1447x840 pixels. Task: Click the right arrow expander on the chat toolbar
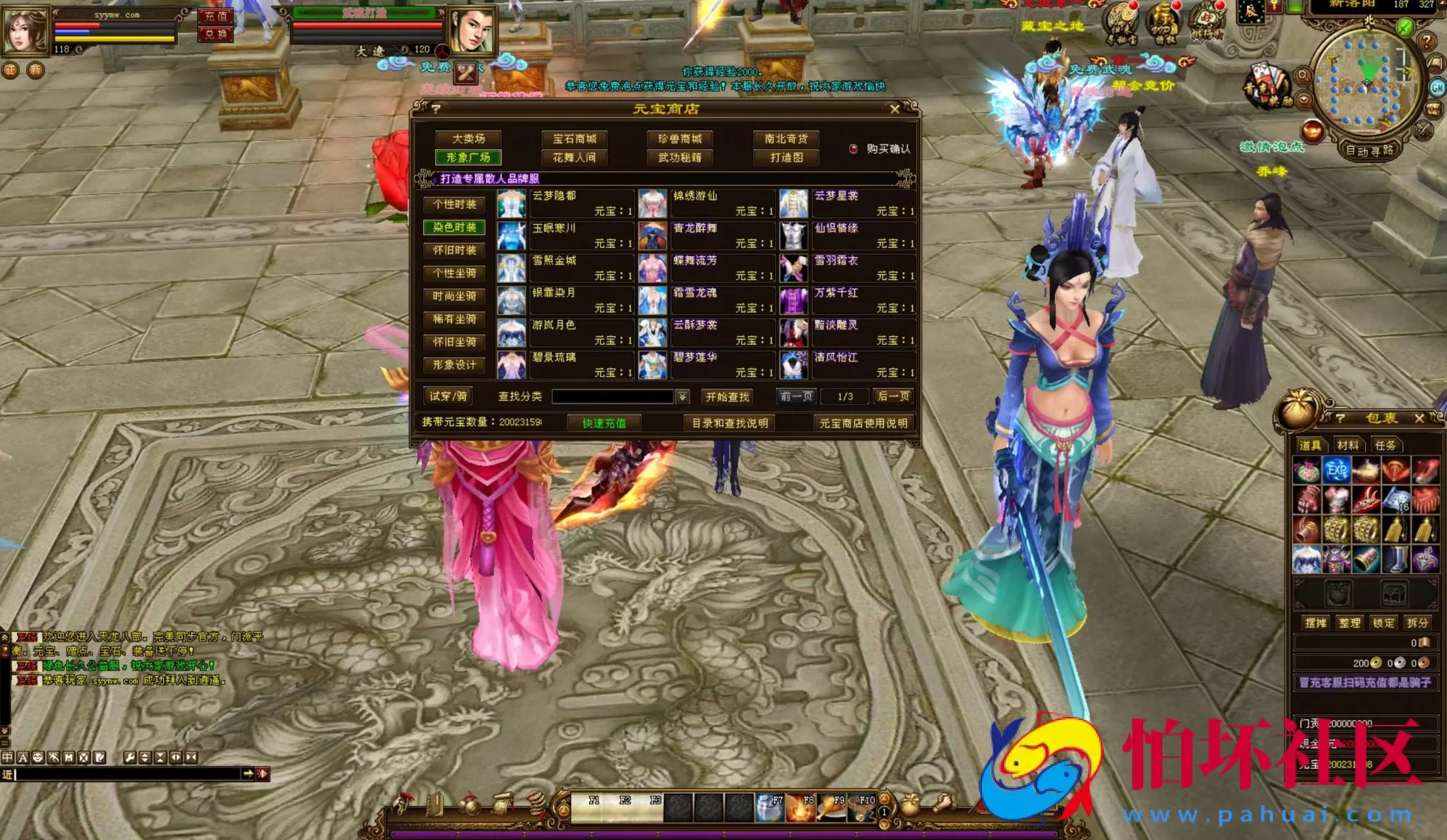177,757
